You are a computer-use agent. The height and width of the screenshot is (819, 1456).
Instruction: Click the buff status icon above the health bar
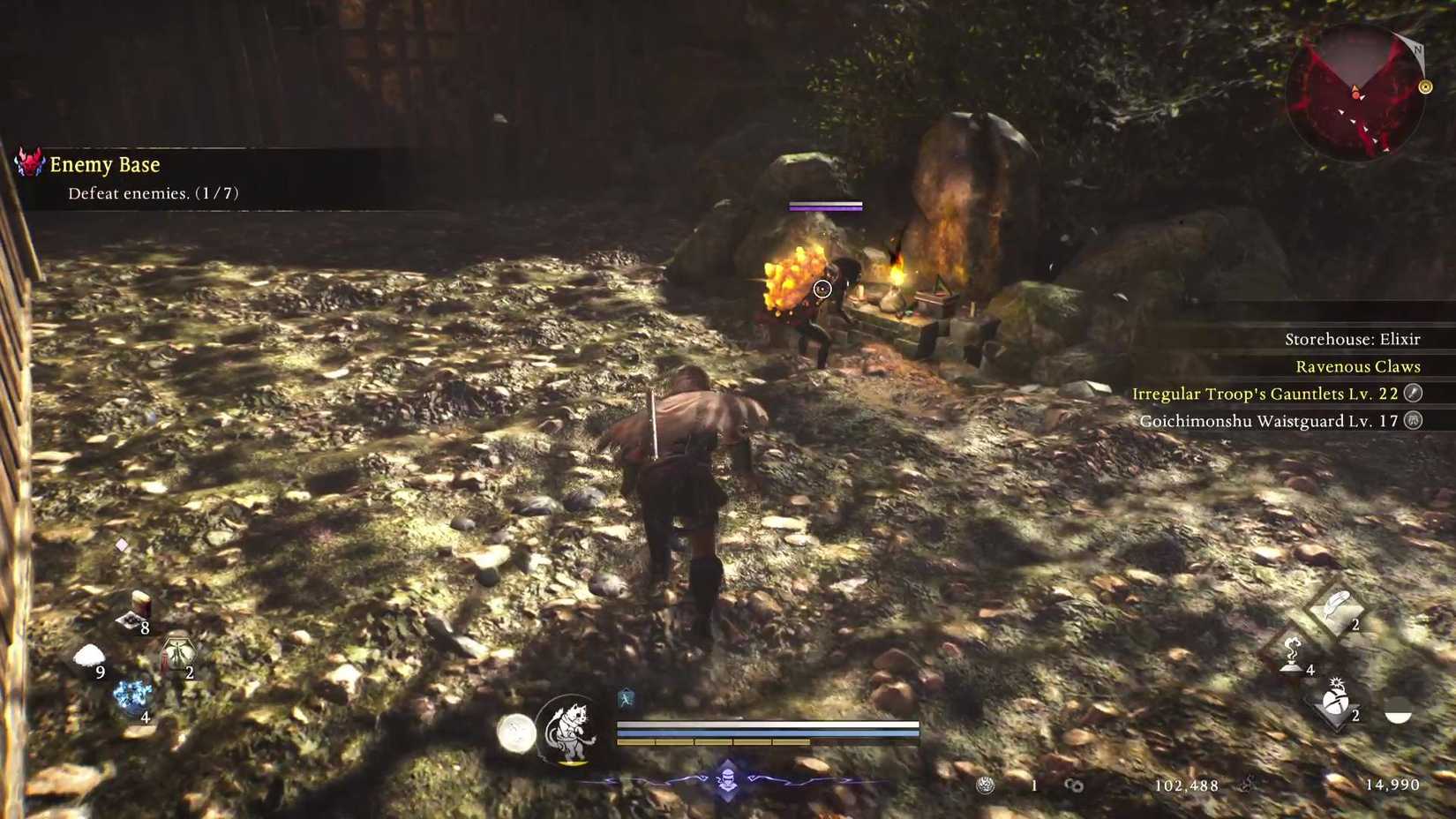pos(626,696)
